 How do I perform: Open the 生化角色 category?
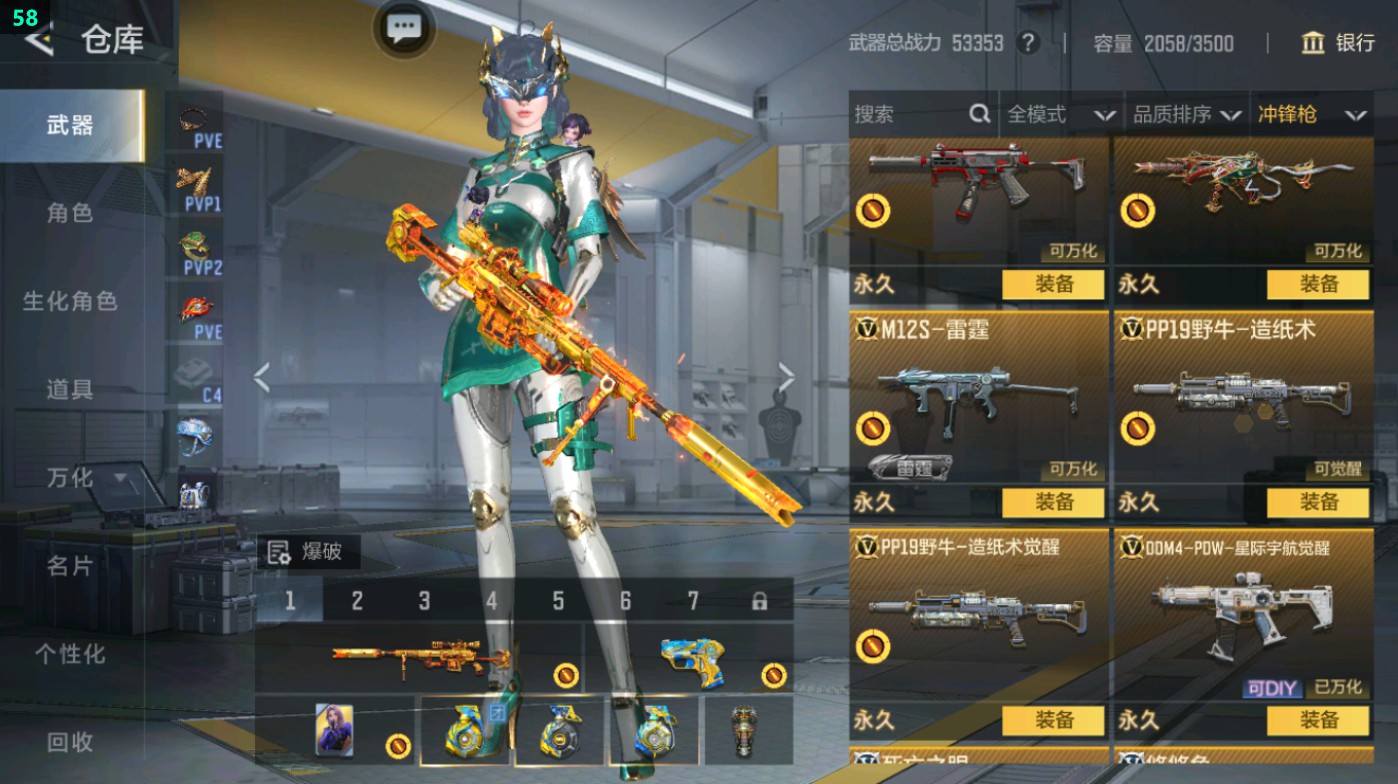pyautogui.click(x=70, y=301)
